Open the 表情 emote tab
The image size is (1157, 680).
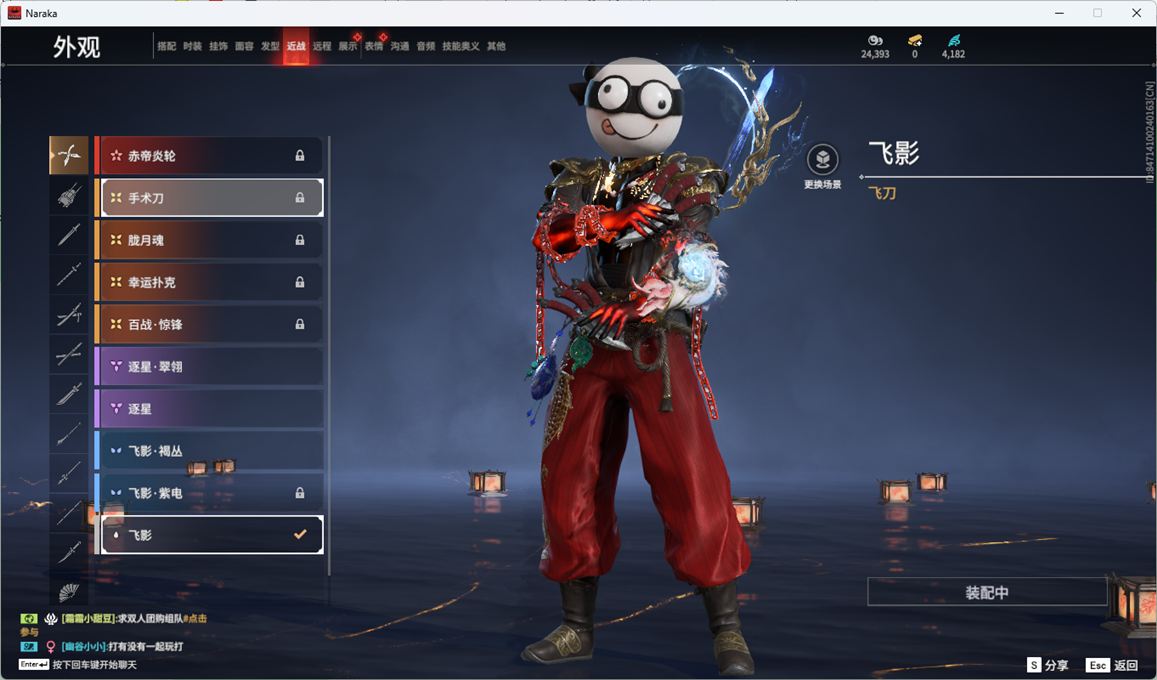click(x=373, y=46)
